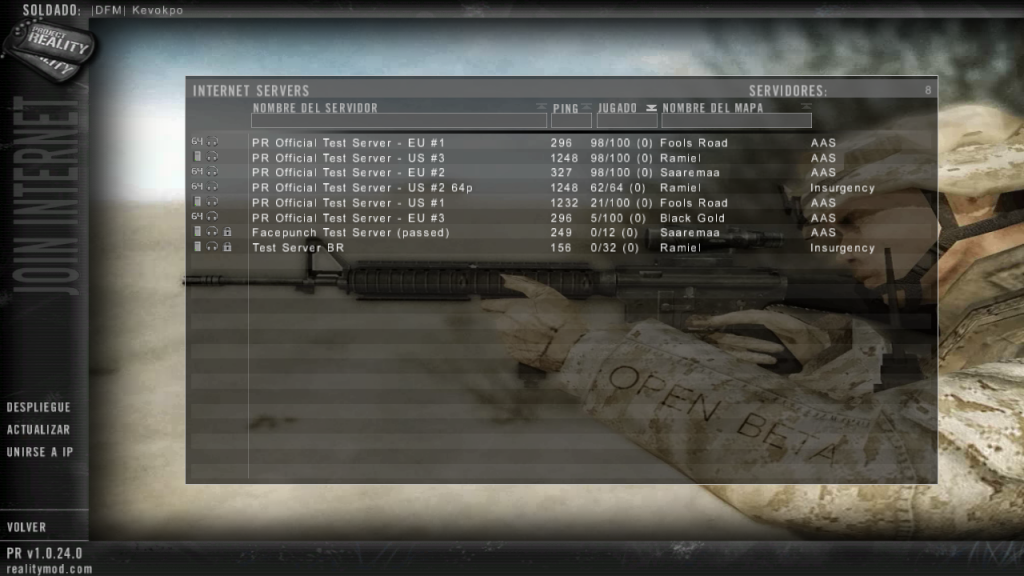Focus the map name filter box
The image size is (1024, 576).
(736, 121)
